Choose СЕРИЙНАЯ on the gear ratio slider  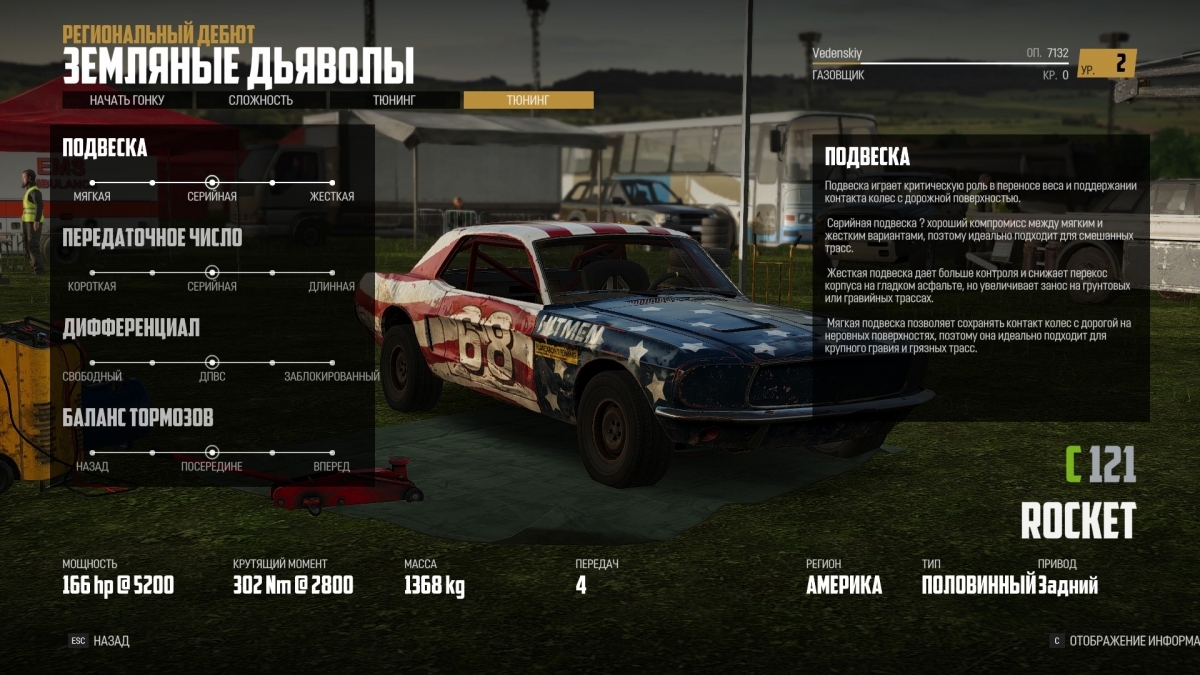tap(212, 272)
